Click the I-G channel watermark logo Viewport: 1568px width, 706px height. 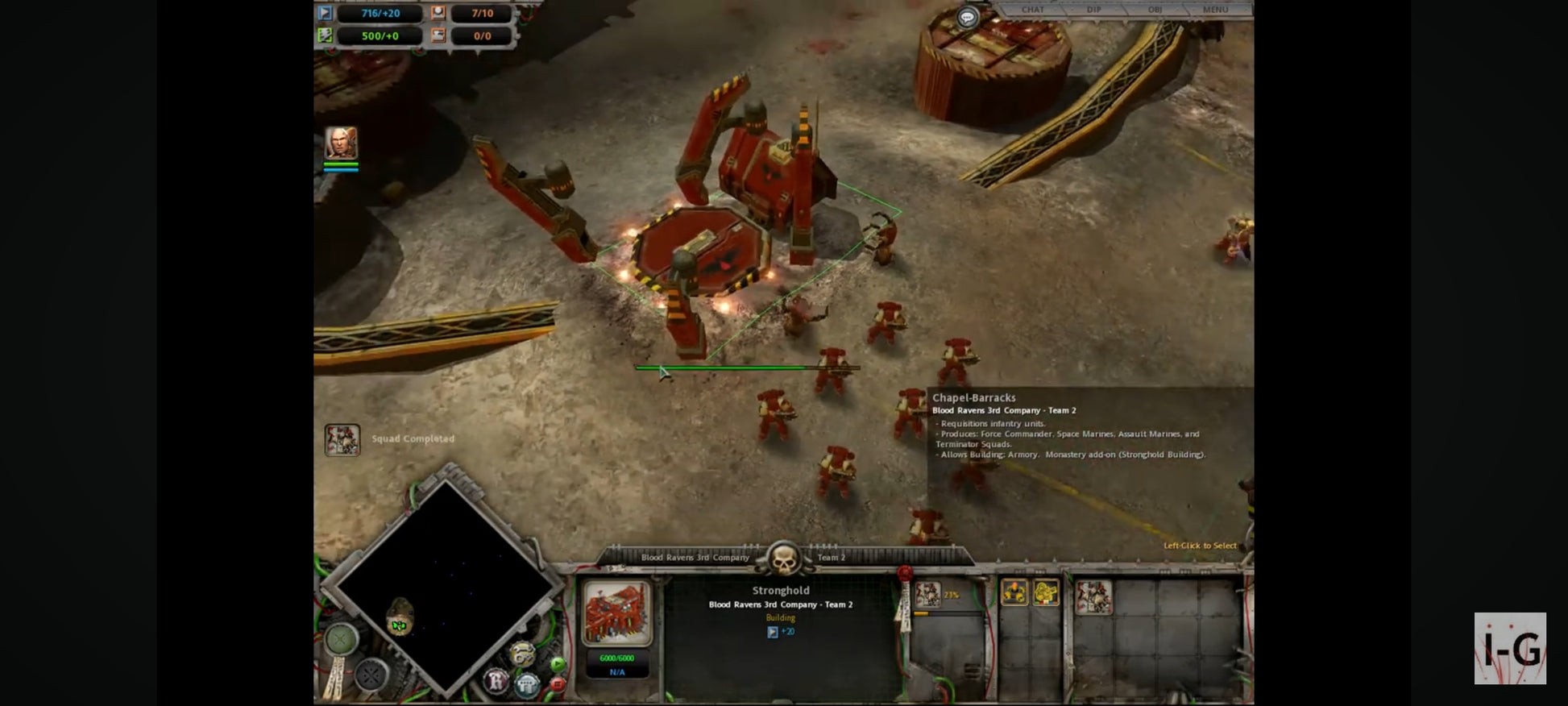(x=1510, y=648)
